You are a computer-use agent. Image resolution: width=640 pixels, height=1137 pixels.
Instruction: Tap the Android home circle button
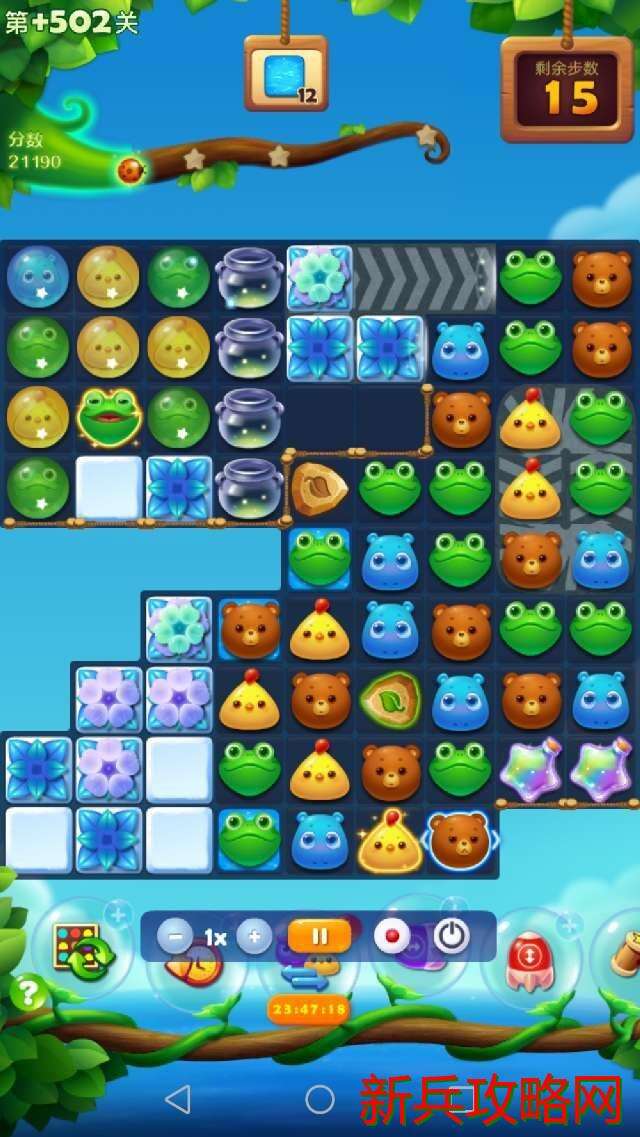coord(320,1100)
